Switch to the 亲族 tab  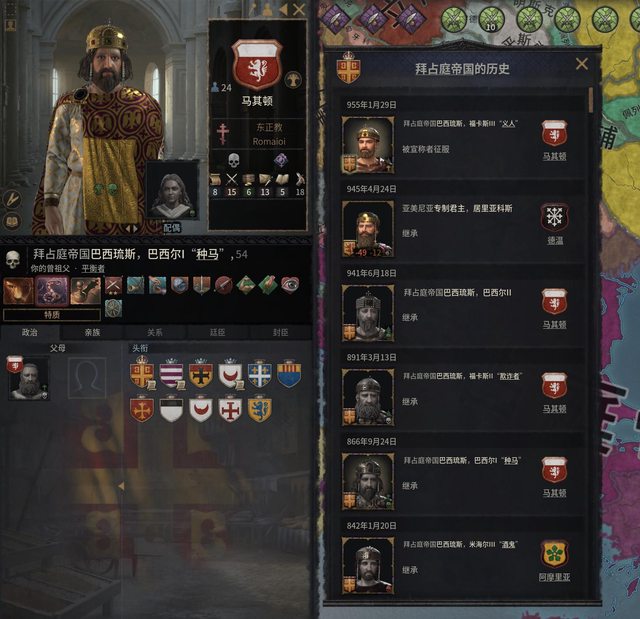tap(92, 332)
